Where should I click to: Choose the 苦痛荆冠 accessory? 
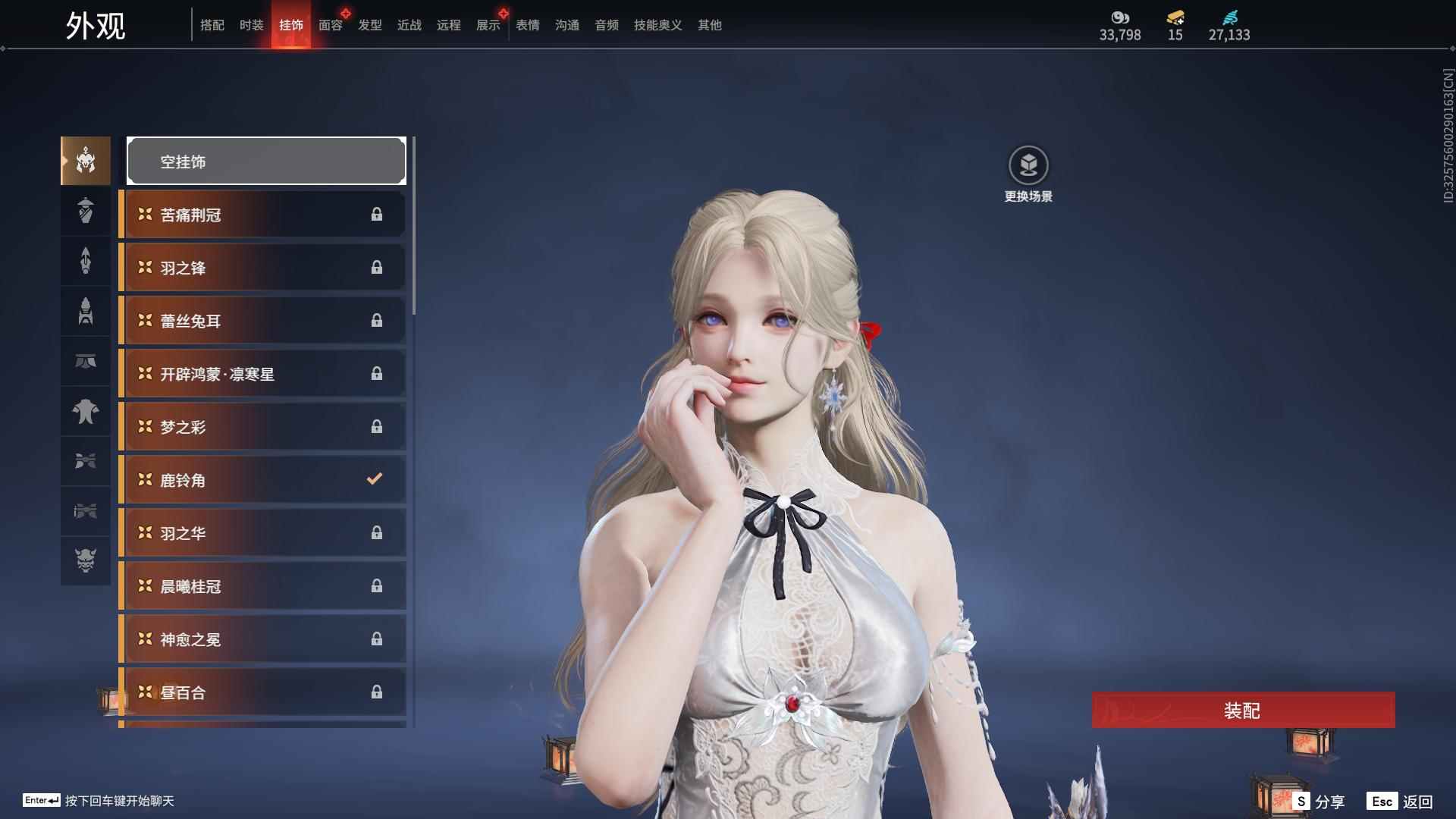pyautogui.click(x=262, y=215)
